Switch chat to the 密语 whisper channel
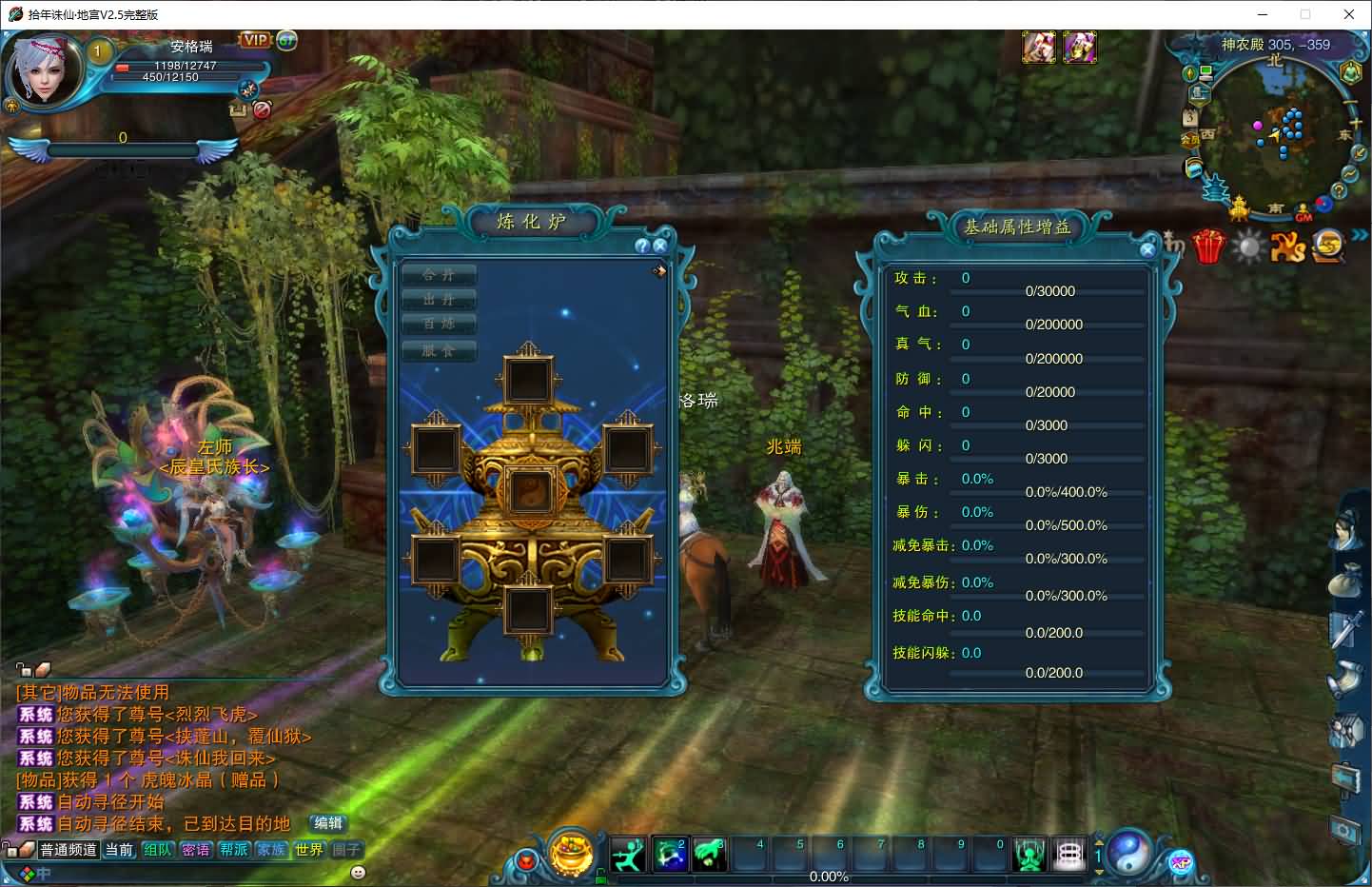1372x887 pixels. (196, 850)
